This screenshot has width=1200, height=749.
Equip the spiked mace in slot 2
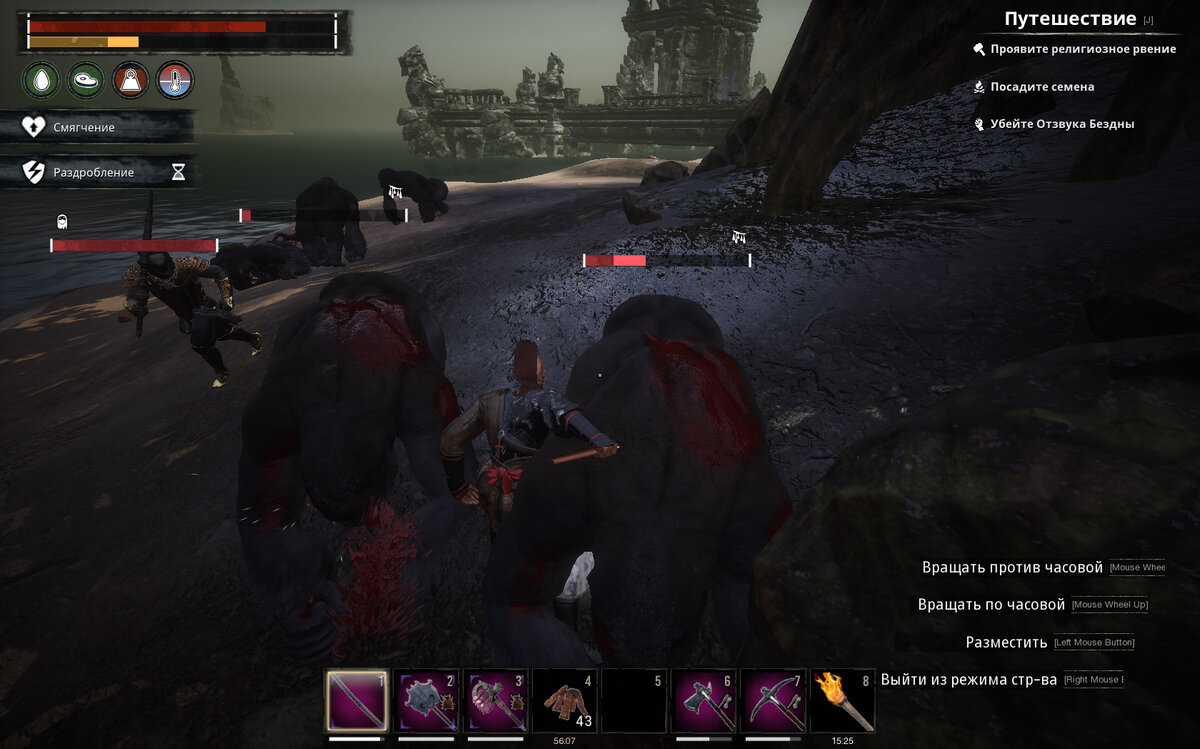click(x=426, y=701)
